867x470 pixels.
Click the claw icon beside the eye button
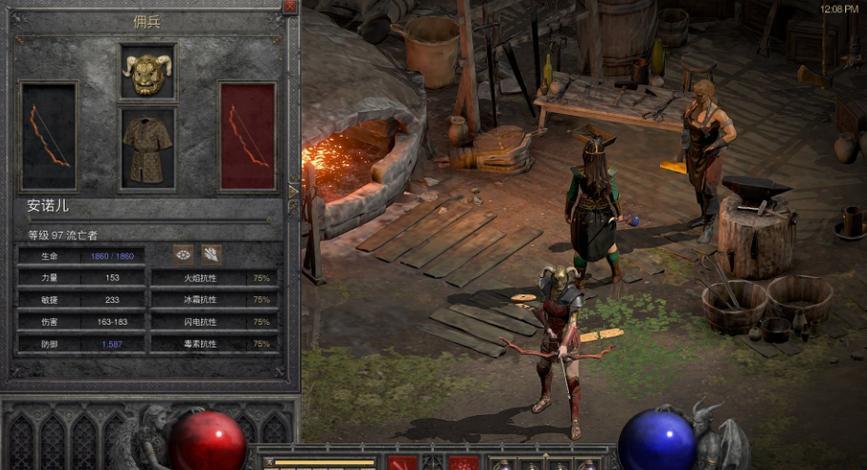point(211,254)
